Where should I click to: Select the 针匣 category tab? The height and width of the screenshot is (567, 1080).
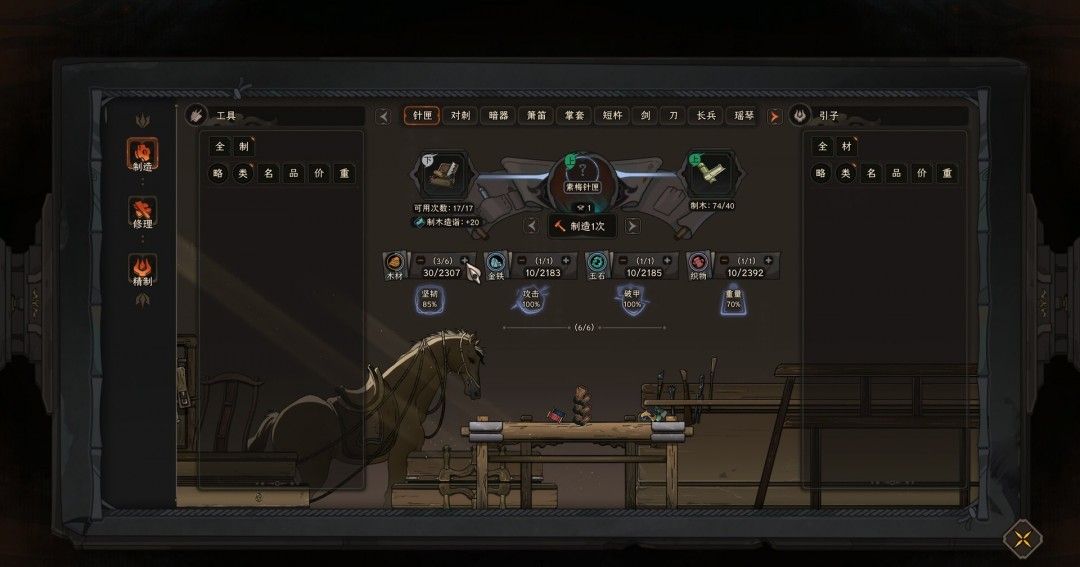[422, 116]
